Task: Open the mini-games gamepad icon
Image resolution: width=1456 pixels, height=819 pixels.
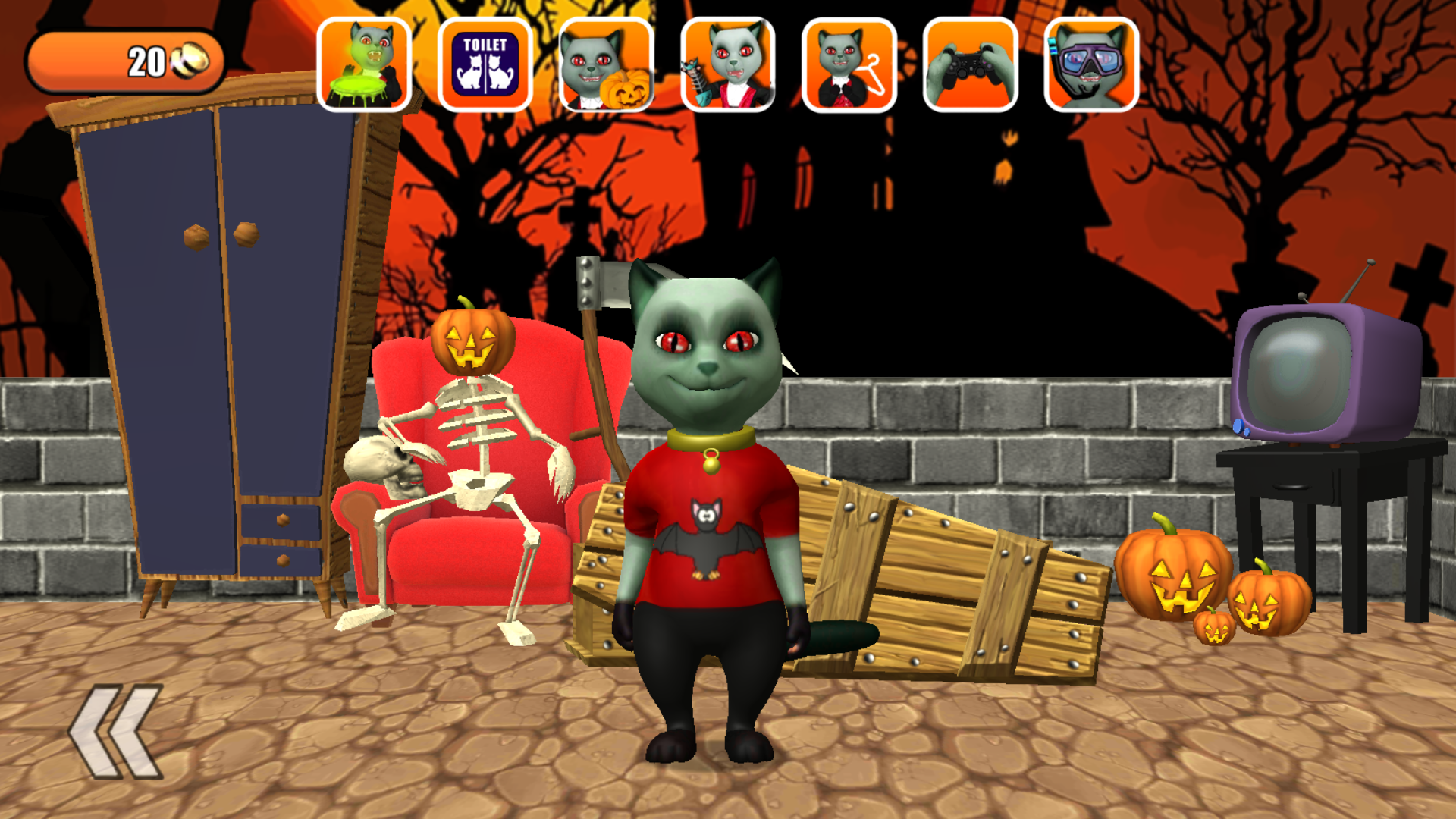Action: (x=969, y=64)
